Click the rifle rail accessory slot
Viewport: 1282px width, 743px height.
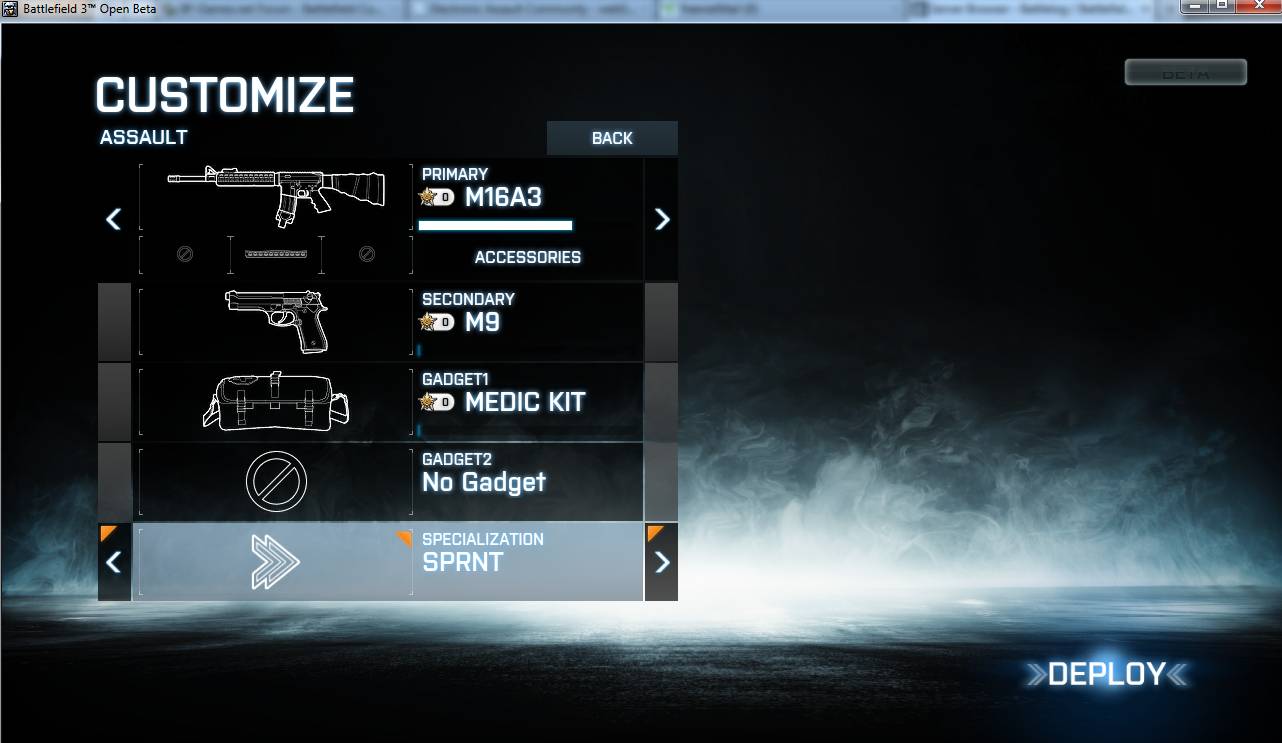pos(275,255)
